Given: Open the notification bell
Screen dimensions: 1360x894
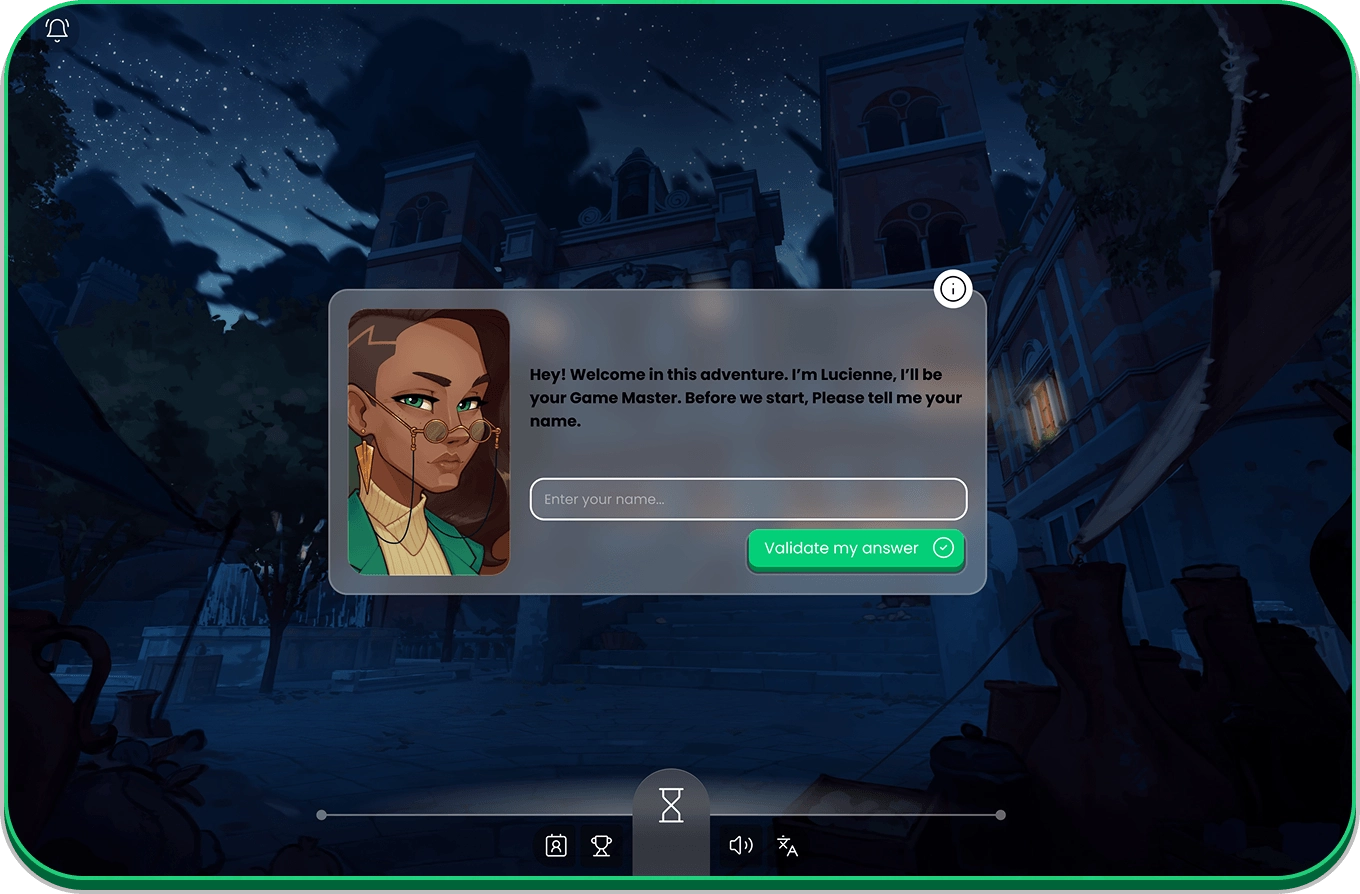Looking at the screenshot, I should 58,30.
